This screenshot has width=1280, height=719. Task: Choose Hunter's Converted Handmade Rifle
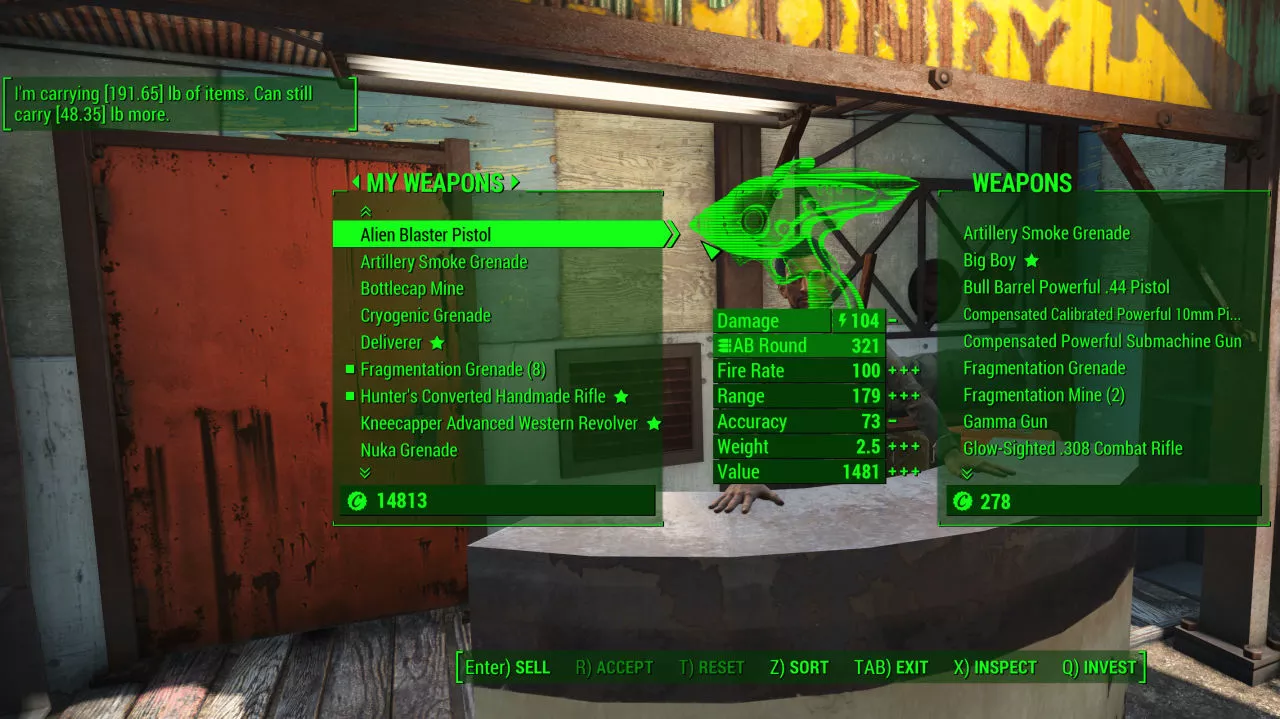483,397
